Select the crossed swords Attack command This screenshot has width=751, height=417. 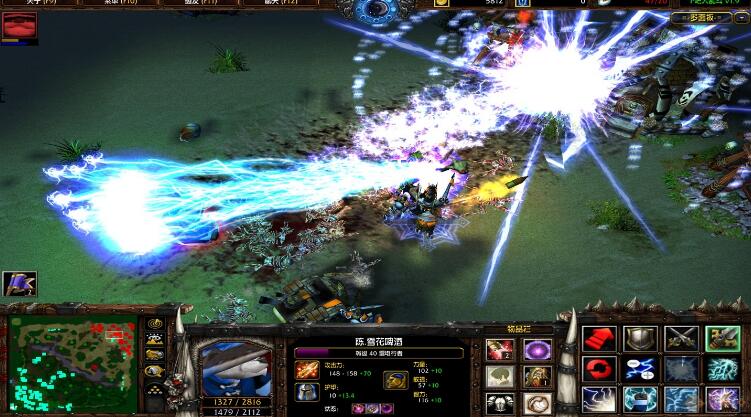click(x=681, y=339)
